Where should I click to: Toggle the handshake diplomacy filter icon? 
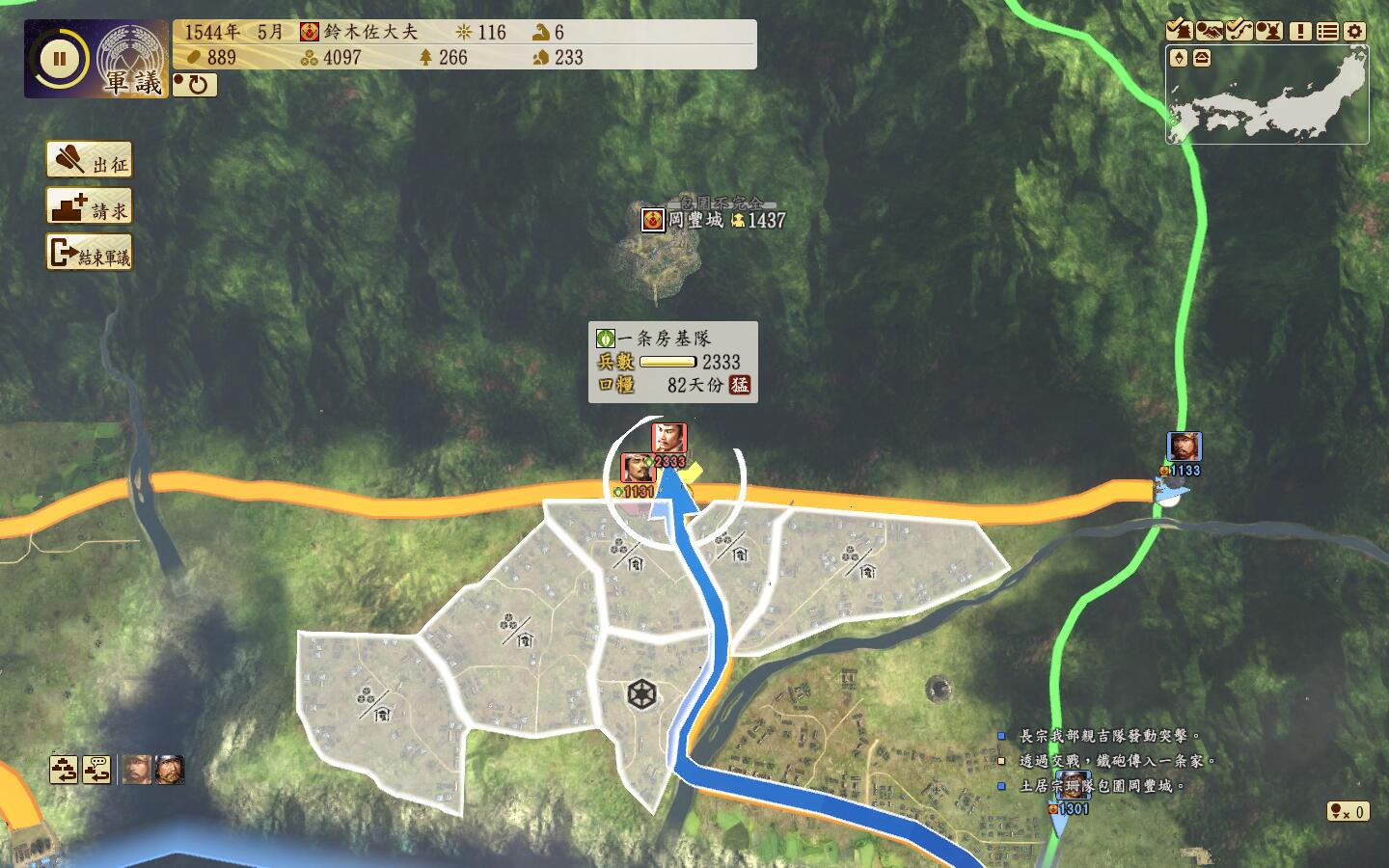[1209, 31]
